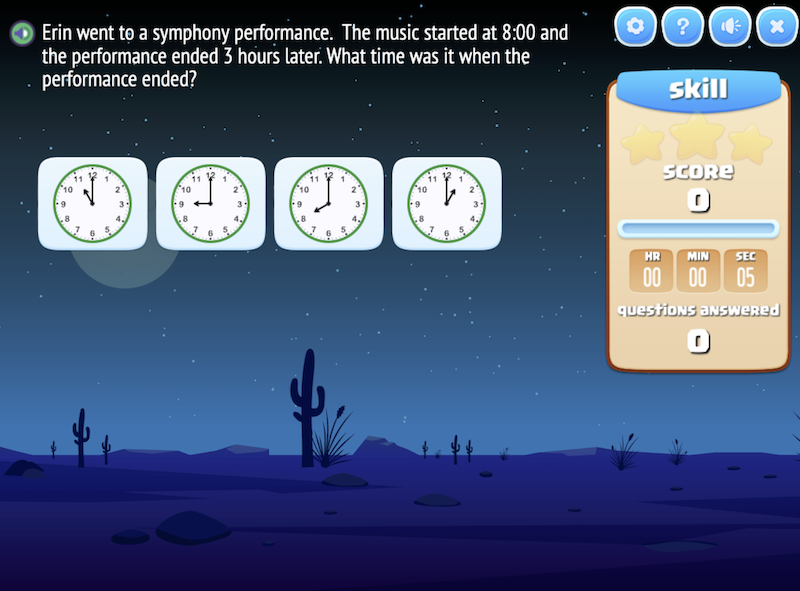Viewport: 800px width, 591px height.
Task: Select the clock showing 11:00
Action: coord(92,203)
